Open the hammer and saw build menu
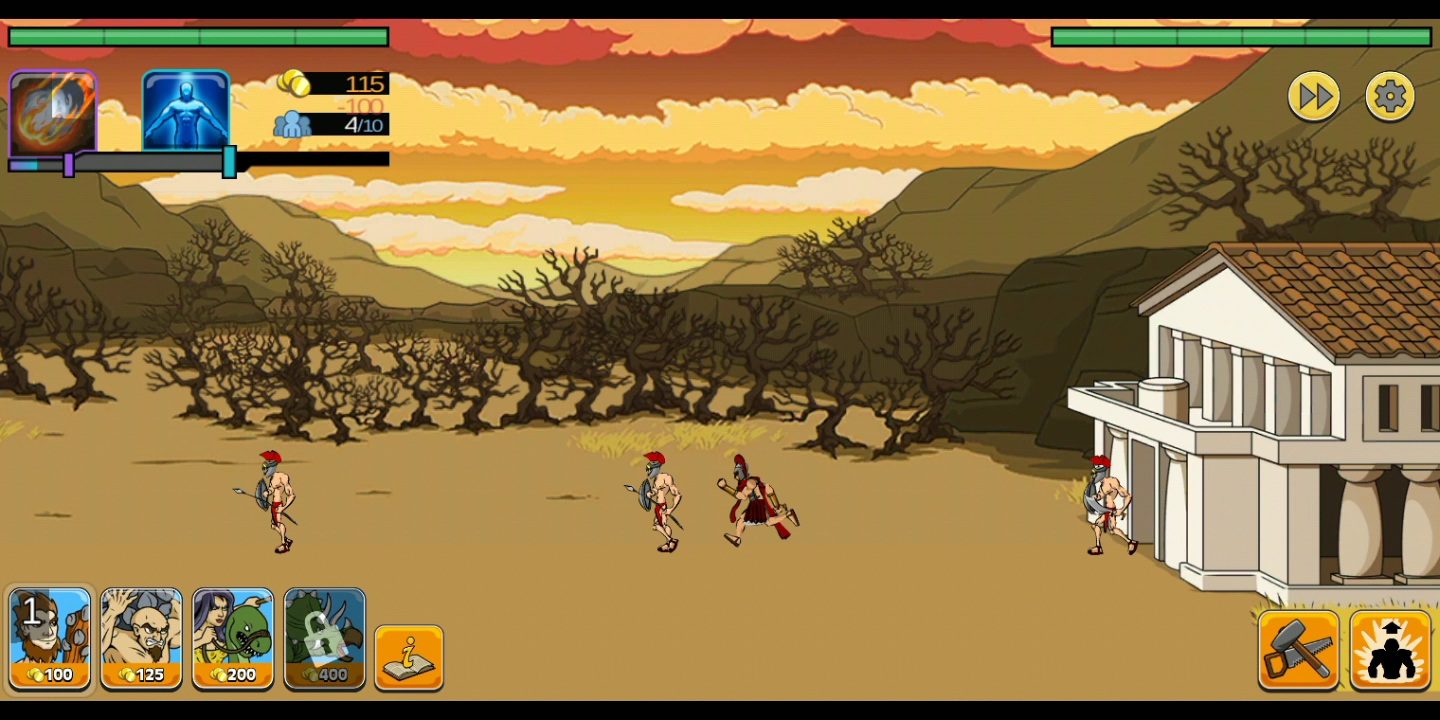Screen dimensions: 1440x720 coord(1298,650)
